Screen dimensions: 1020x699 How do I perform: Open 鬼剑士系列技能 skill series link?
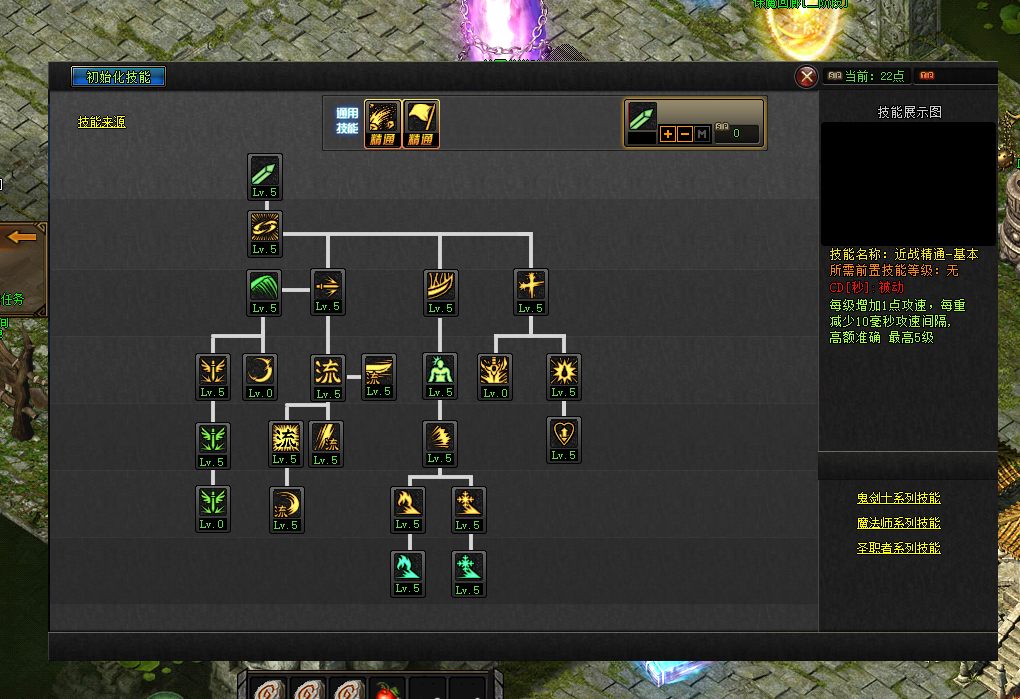point(898,498)
